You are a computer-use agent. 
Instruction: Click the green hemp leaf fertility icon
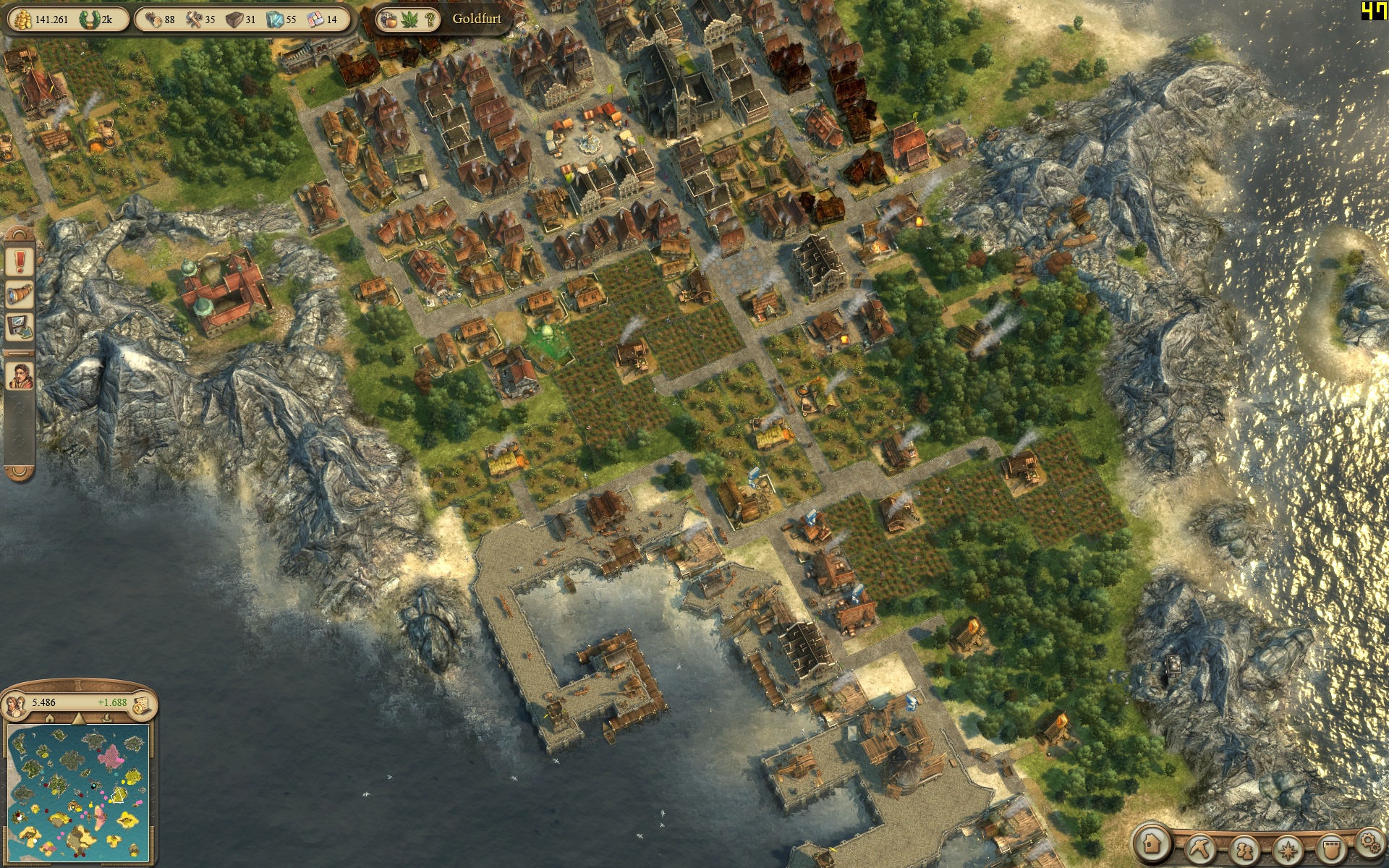click(409, 20)
